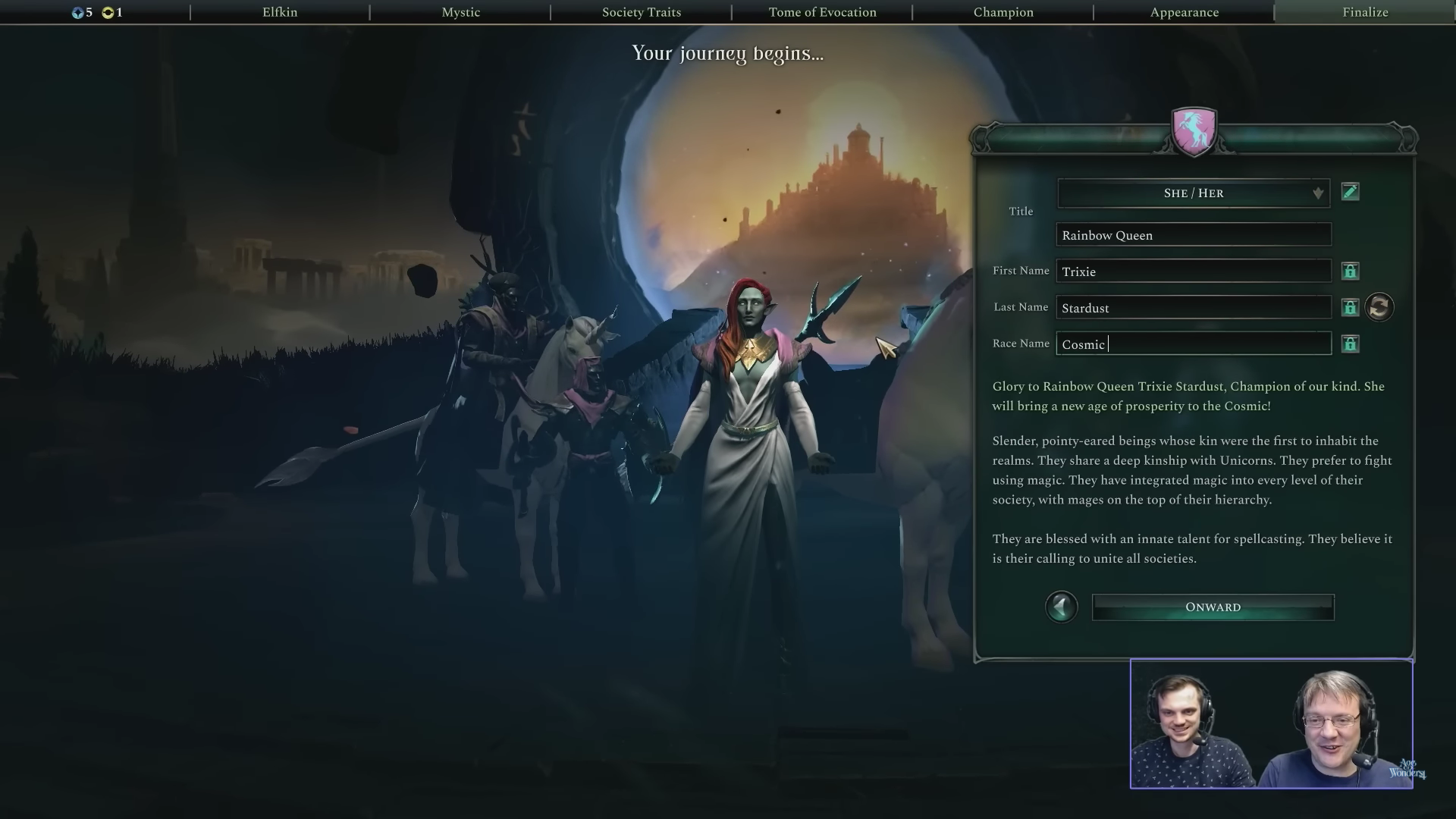1456x819 pixels.
Task: Click the lock icon next to Stardust
Action: click(1351, 307)
